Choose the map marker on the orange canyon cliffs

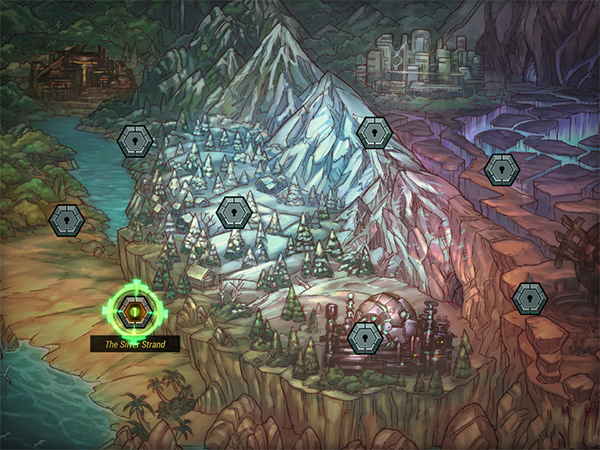click(529, 297)
